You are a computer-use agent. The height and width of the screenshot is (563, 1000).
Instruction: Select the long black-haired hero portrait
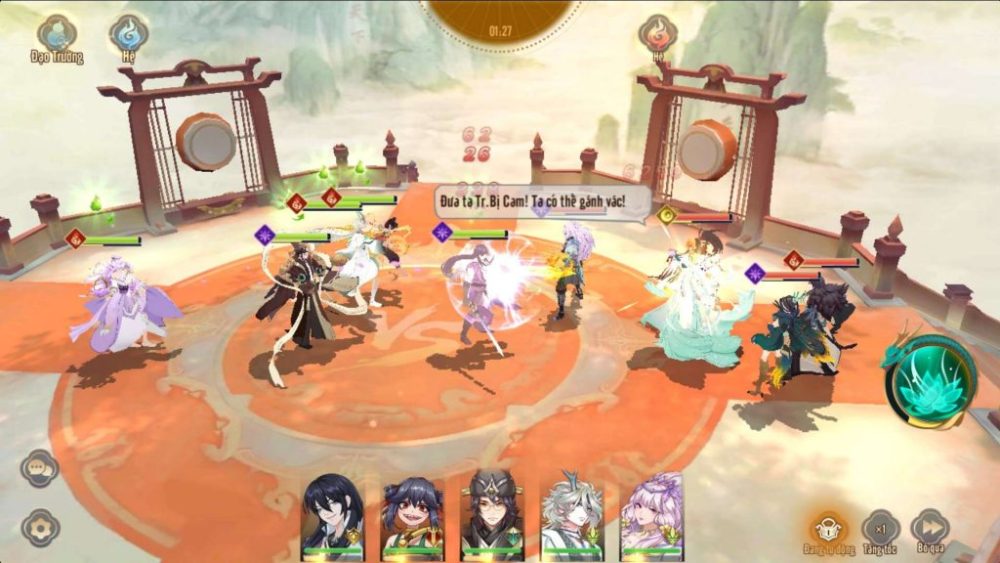pos(333,514)
